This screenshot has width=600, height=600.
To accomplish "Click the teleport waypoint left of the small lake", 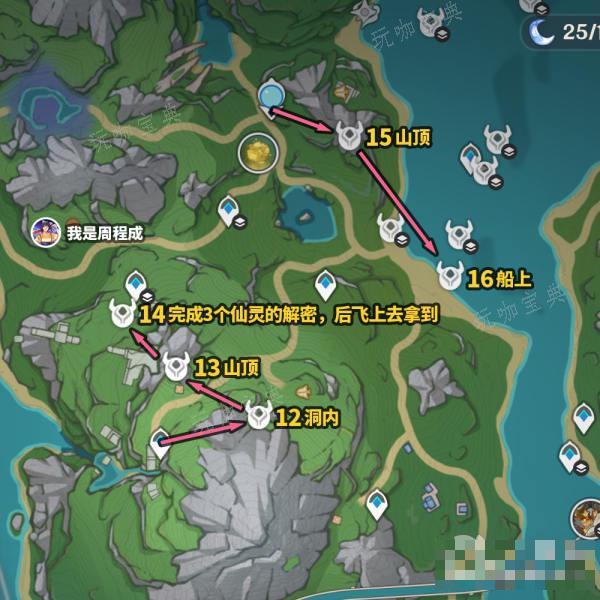I will point(230,210).
